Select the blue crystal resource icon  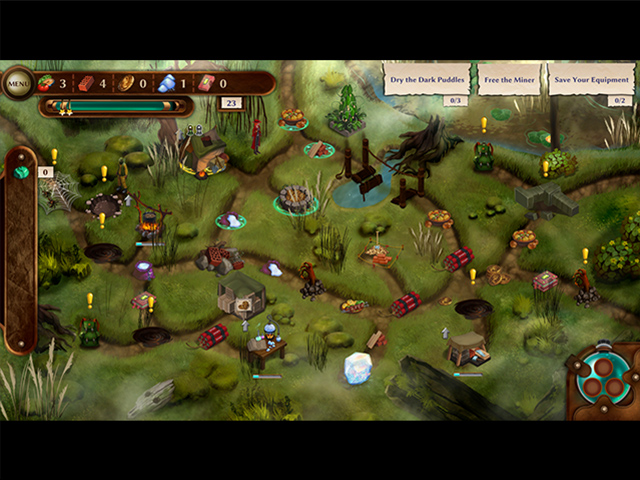pyautogui.click(x=166, y=84)
